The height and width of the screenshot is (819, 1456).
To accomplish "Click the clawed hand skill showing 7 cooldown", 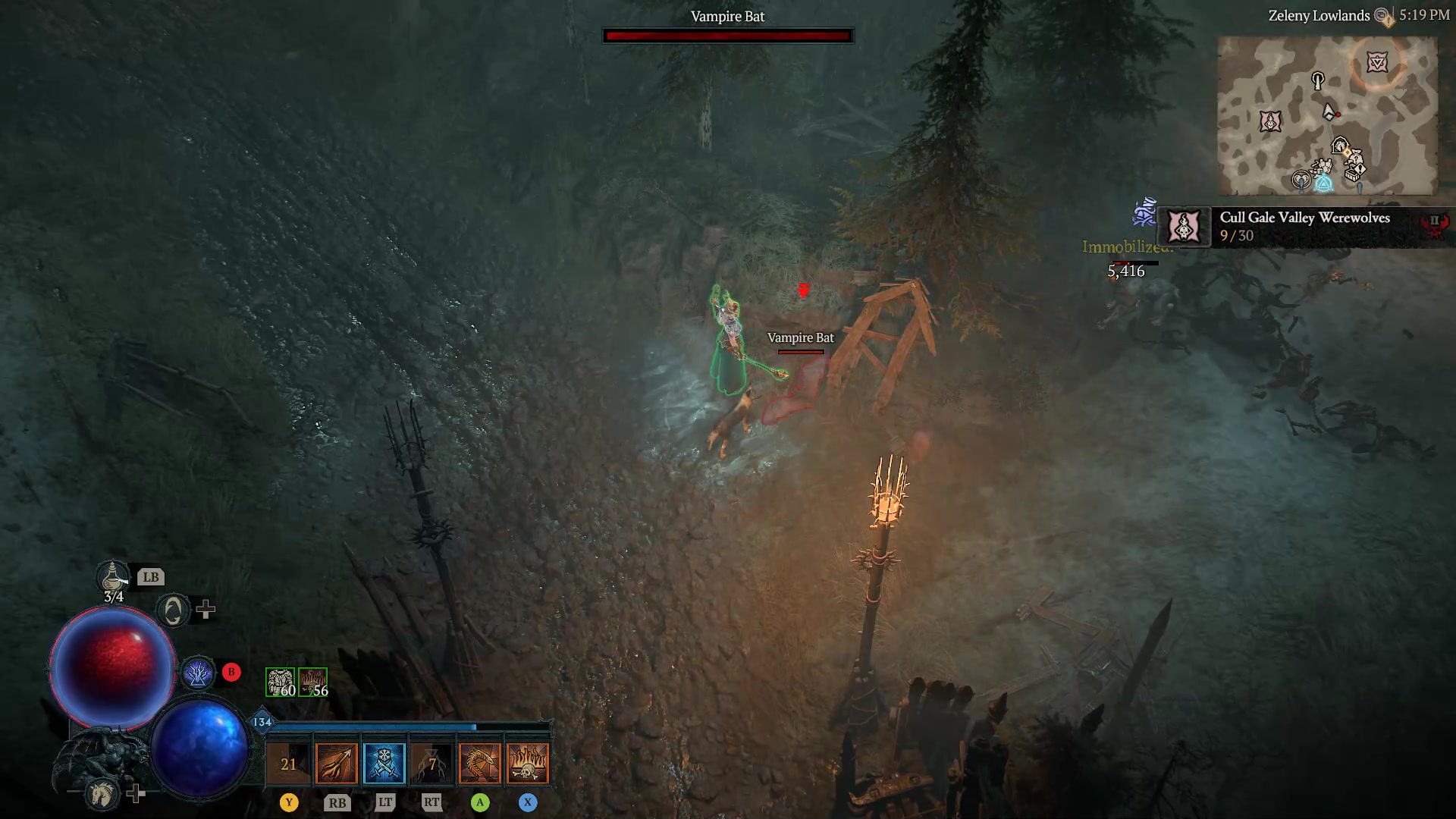I will point(431,763).
